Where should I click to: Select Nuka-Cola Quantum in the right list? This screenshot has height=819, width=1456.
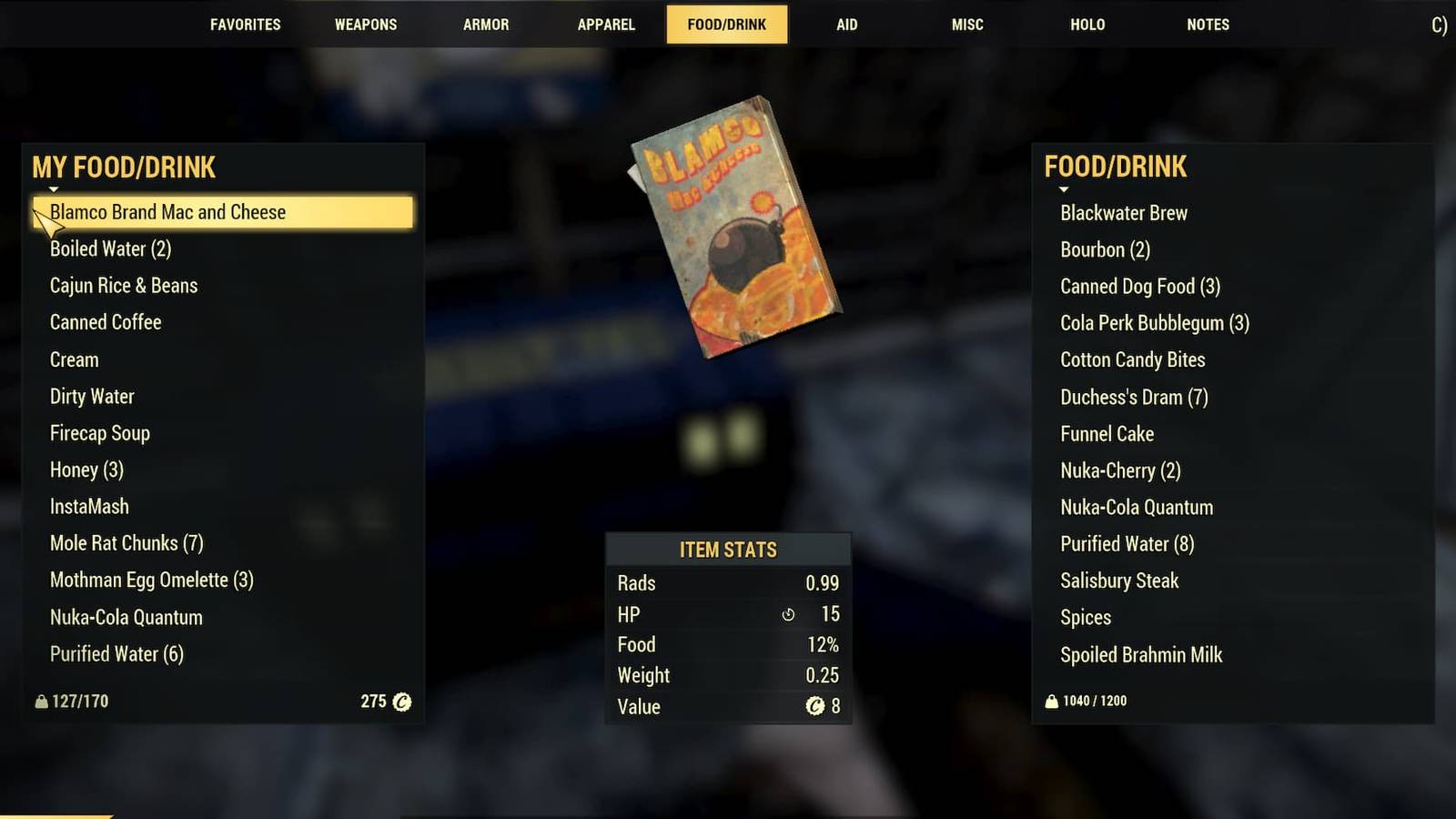(1137, 507)
